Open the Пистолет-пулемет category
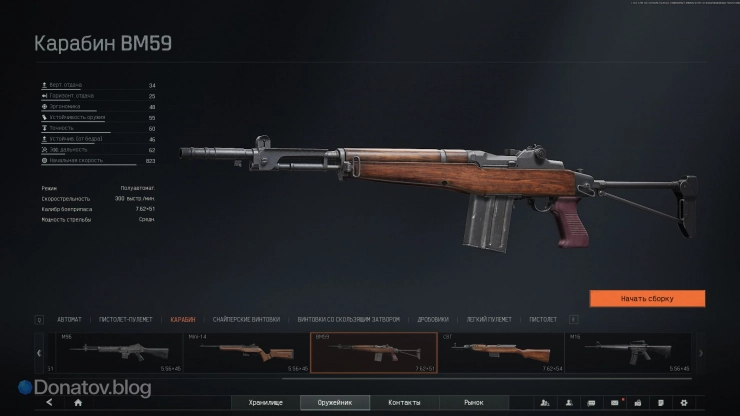This screenshot has height=416, width=740. (124, 320)
